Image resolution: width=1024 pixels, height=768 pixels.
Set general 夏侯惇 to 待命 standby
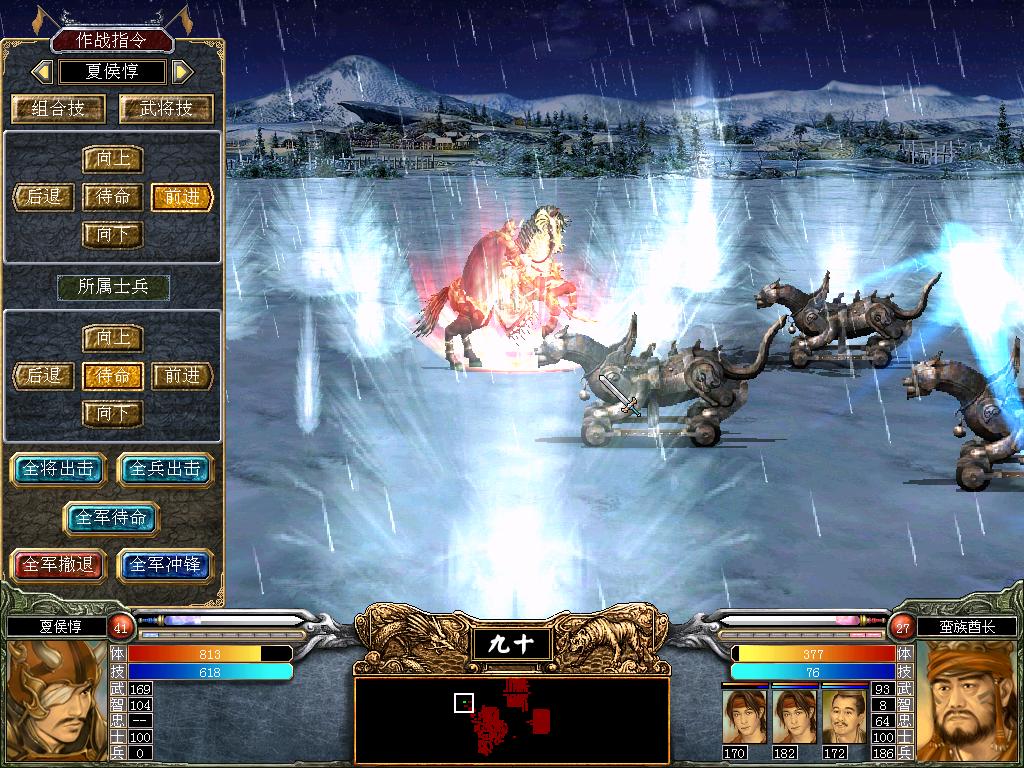pyautogui.click(x=113, y=197)
